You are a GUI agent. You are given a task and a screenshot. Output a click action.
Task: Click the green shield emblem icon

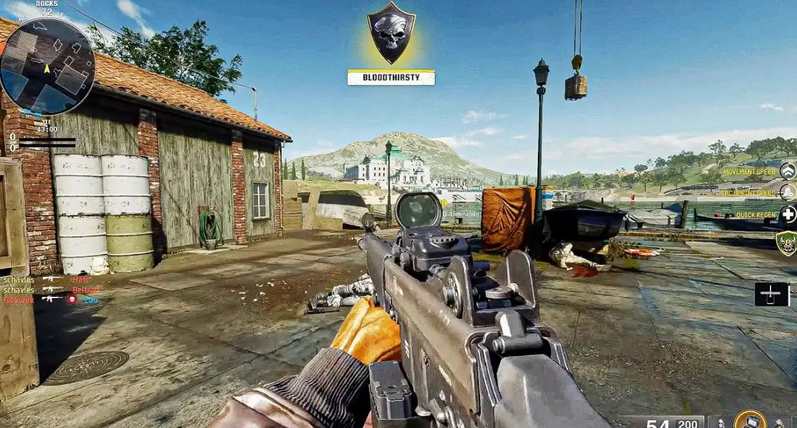click(x=787, y=243)
